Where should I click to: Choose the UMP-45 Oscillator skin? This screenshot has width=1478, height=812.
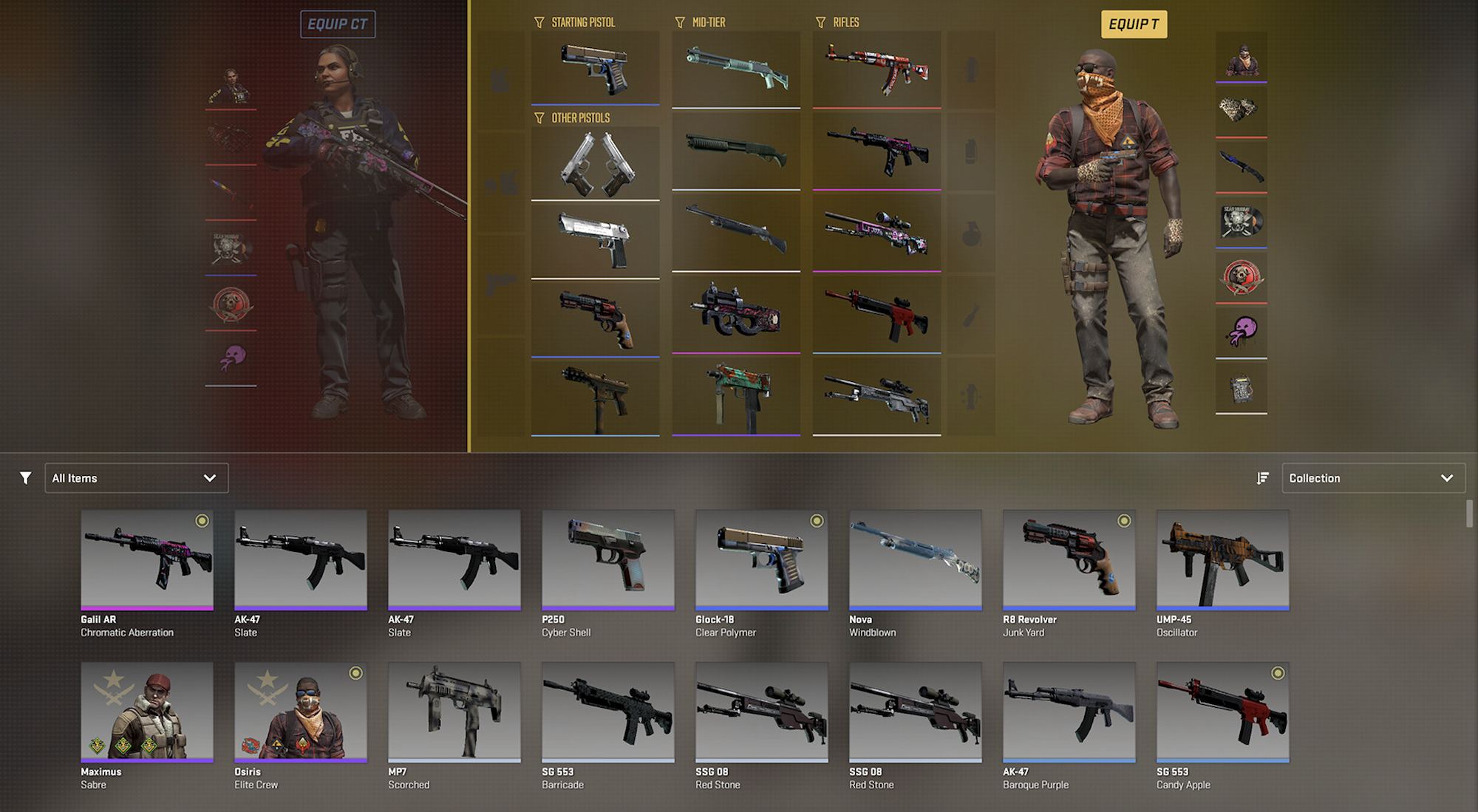pos(1222,560)
